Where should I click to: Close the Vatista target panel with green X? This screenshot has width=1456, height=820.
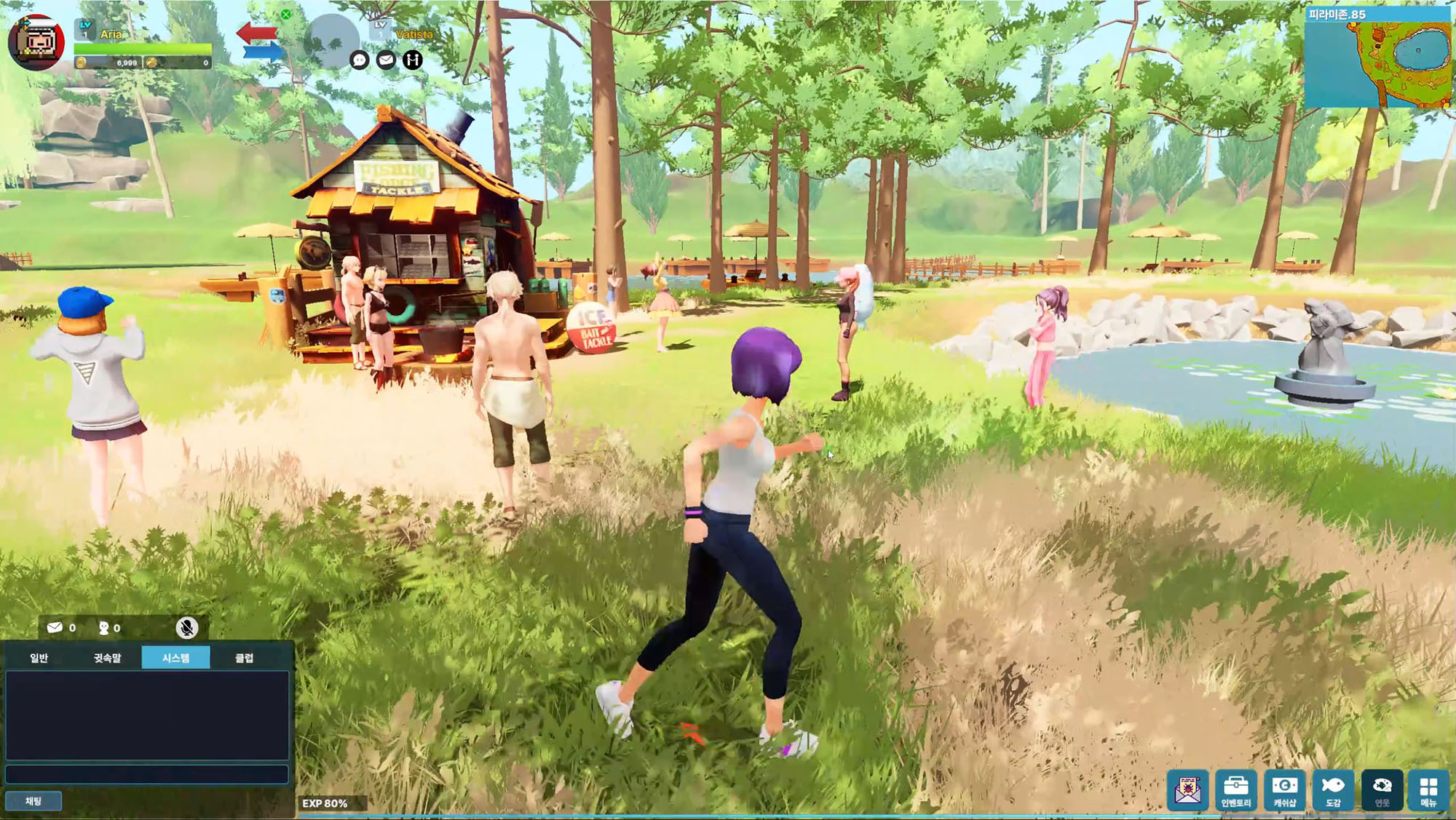(286, 15)
